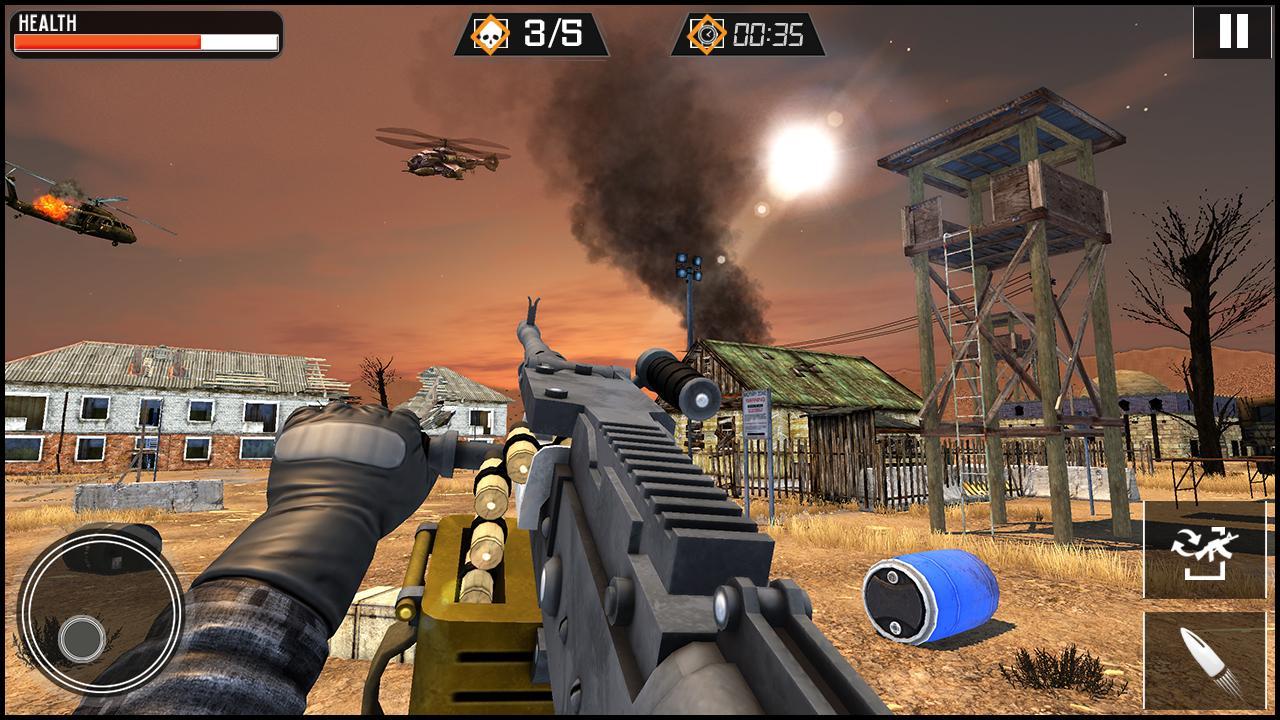
Task: Tap the timer panel in the top HUD
Action: tap(750, 31)
